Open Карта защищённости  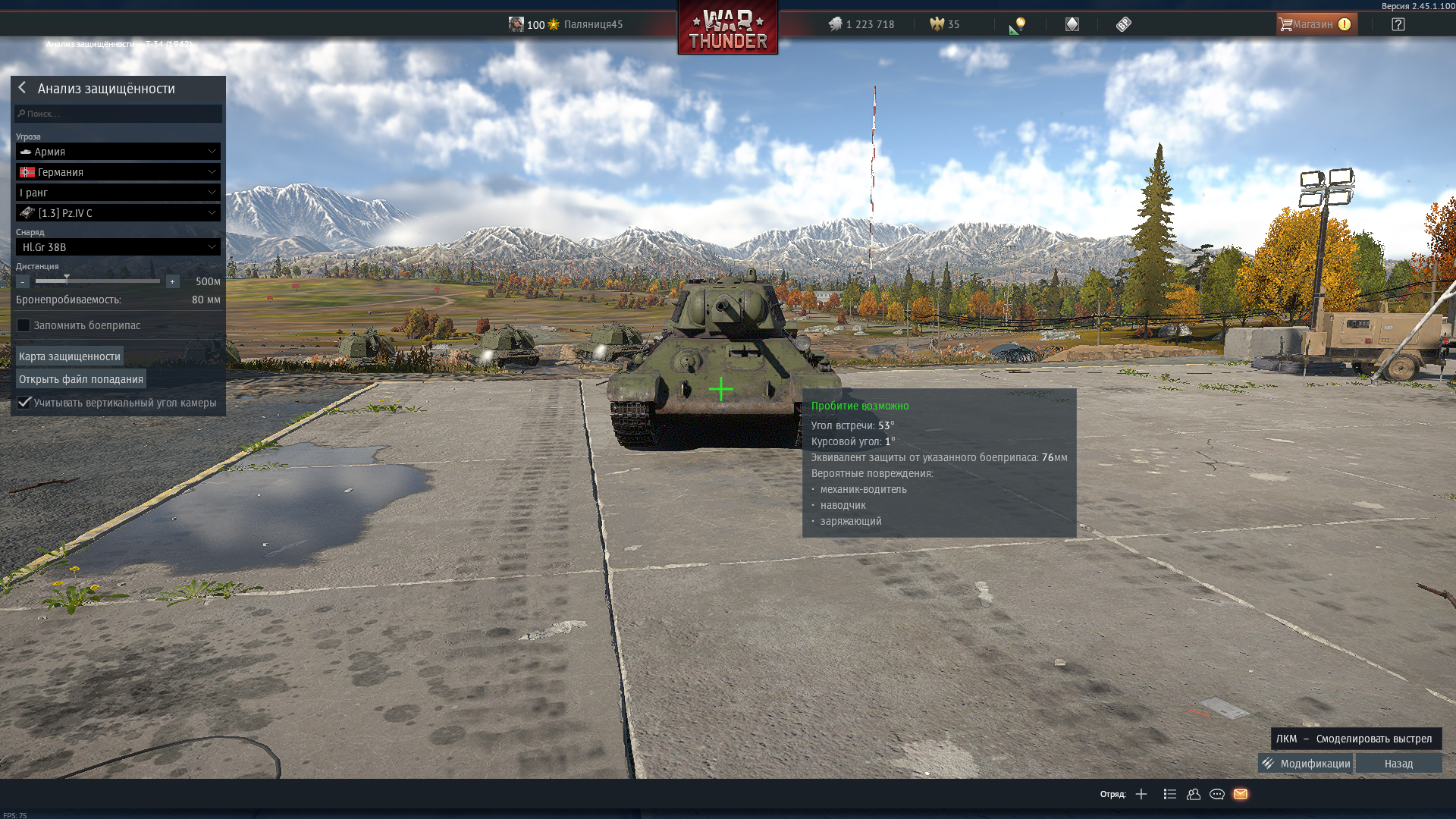tap(70, 356)
